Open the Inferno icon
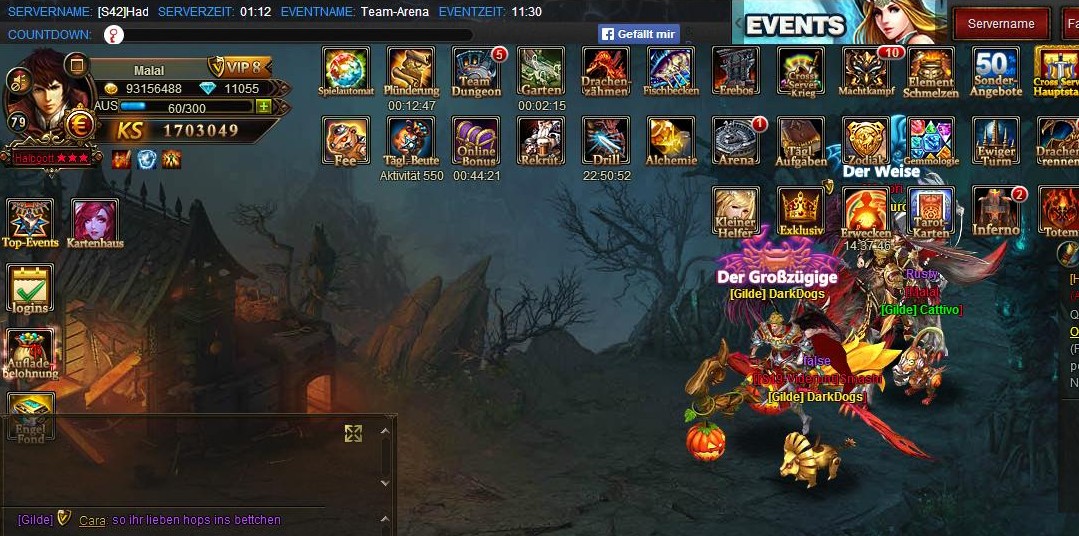 [x=996, y=210]
